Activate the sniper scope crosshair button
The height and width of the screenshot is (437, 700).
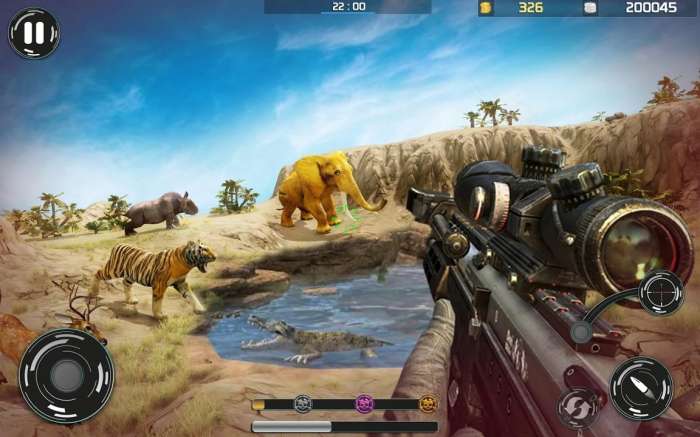661,293
